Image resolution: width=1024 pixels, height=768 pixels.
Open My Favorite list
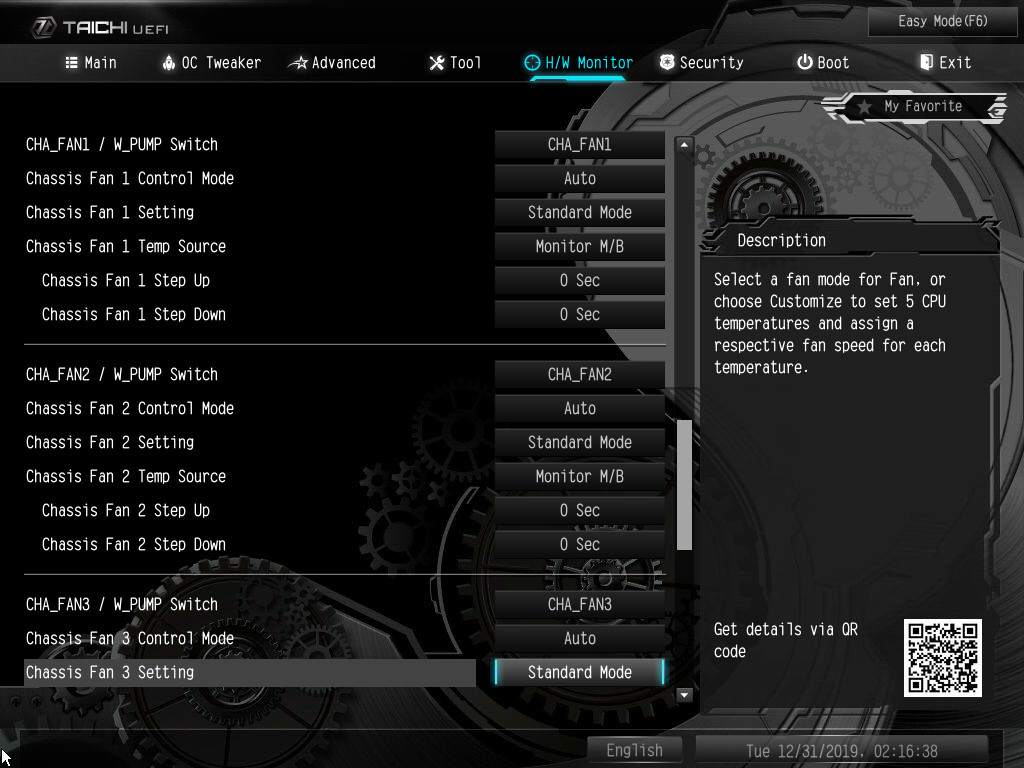[915, 106]
